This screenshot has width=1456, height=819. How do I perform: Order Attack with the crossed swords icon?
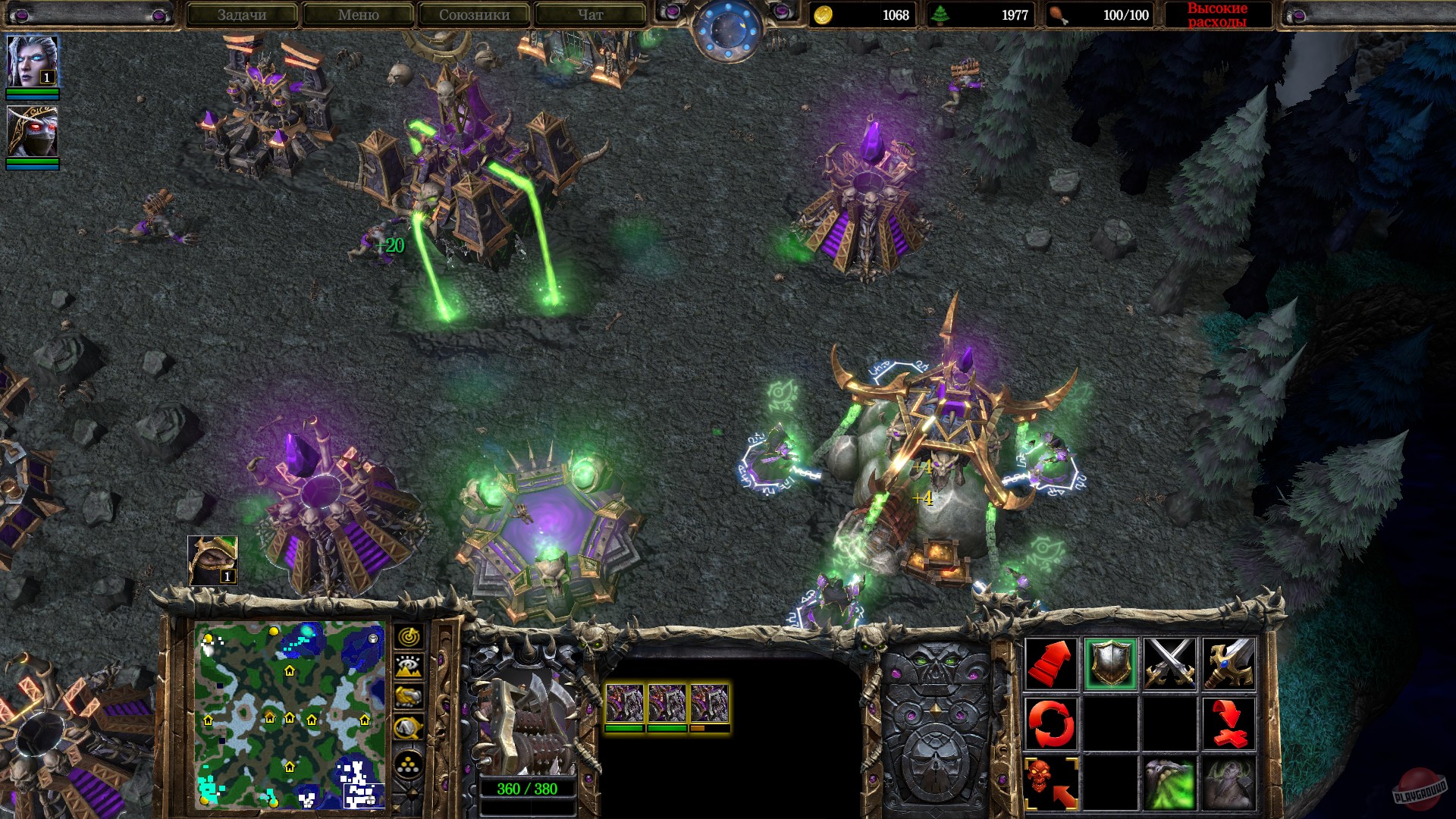(1169, 664)
